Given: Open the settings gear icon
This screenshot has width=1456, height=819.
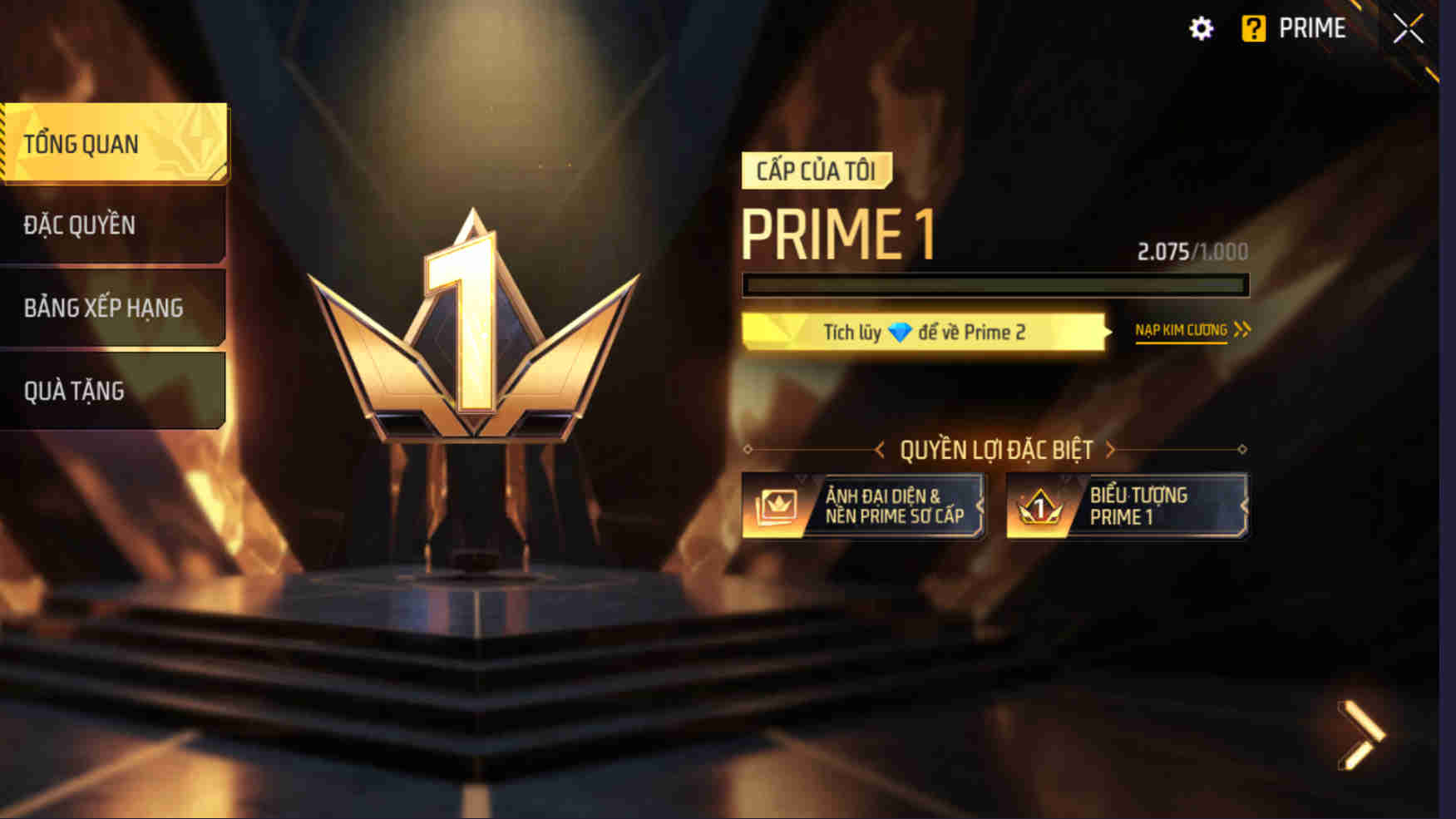Looking at the screenshot, I should [x=1201, y=28].
